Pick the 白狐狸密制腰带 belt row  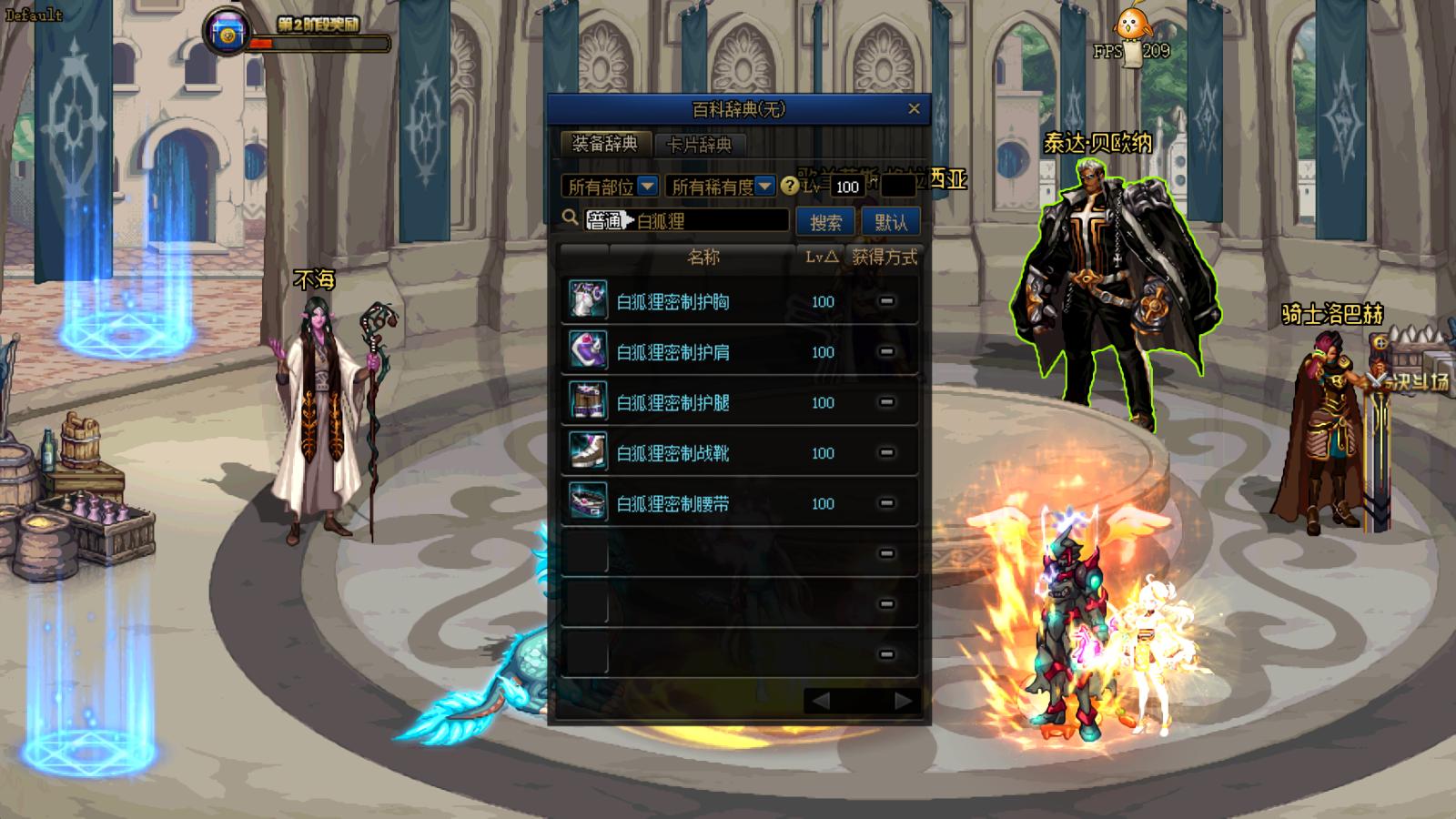(x=673, y=503)
